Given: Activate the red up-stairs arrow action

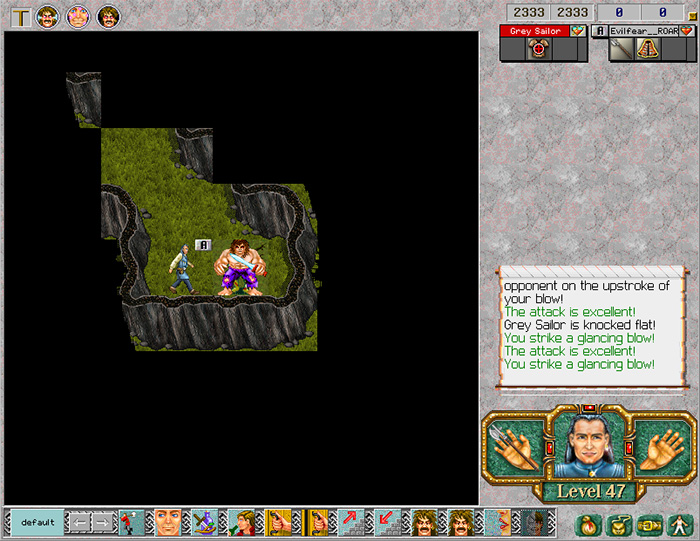Looking at the screenshot, I should click(x=352, y=522).
